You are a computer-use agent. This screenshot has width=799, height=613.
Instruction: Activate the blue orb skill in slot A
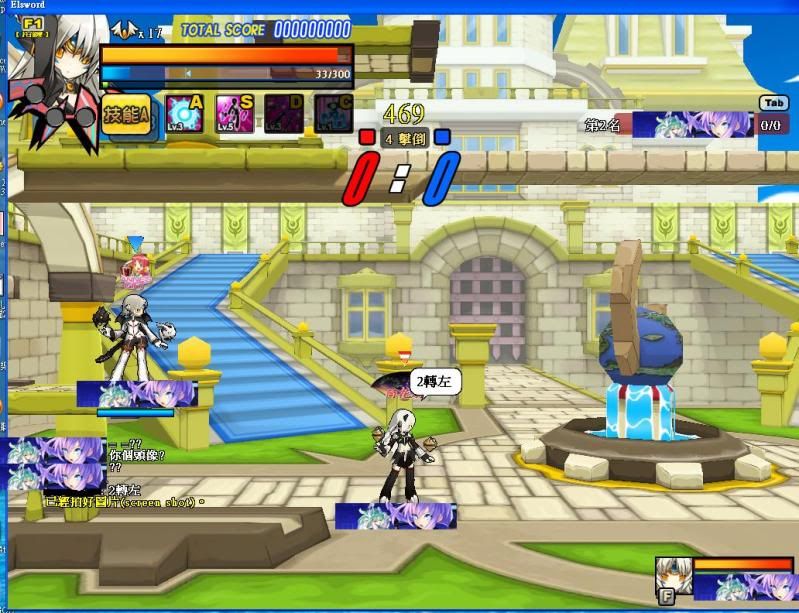point(185,115)
